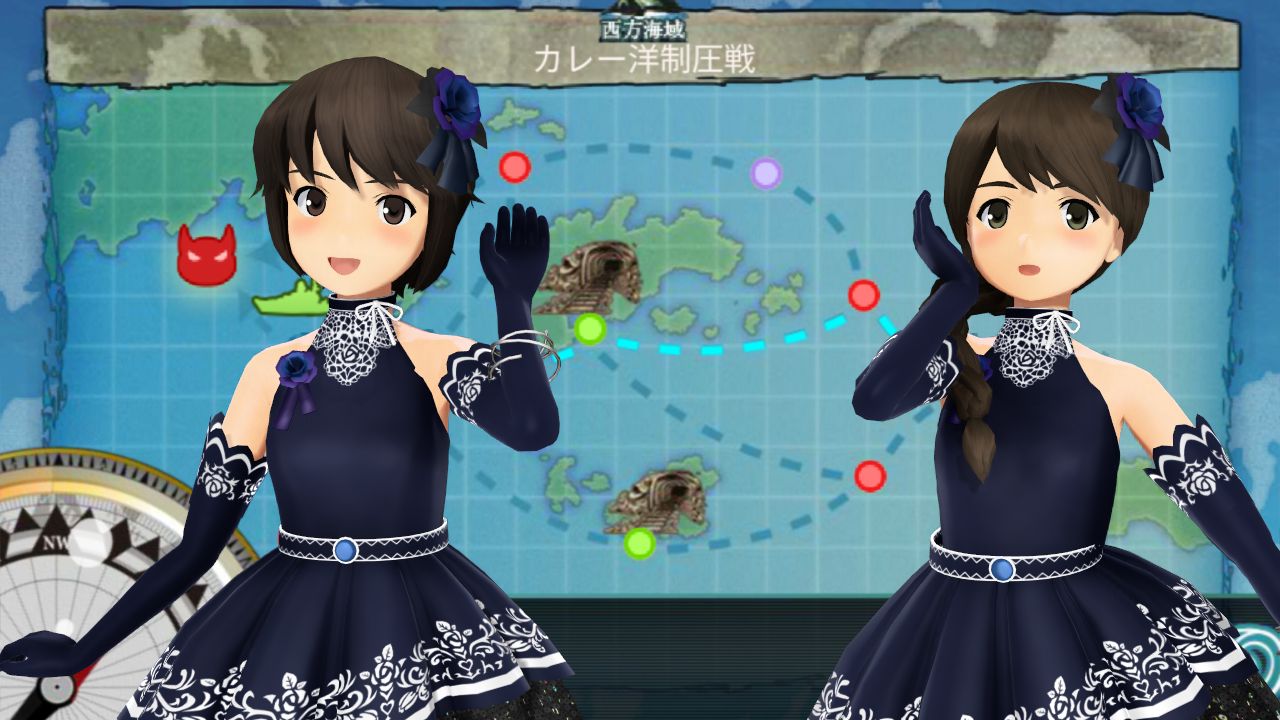Open the 西方海域 area banner
Image resolution: width=1280 pixels, height=720 pixels.
pyautogui.click(x=645, y=28)
